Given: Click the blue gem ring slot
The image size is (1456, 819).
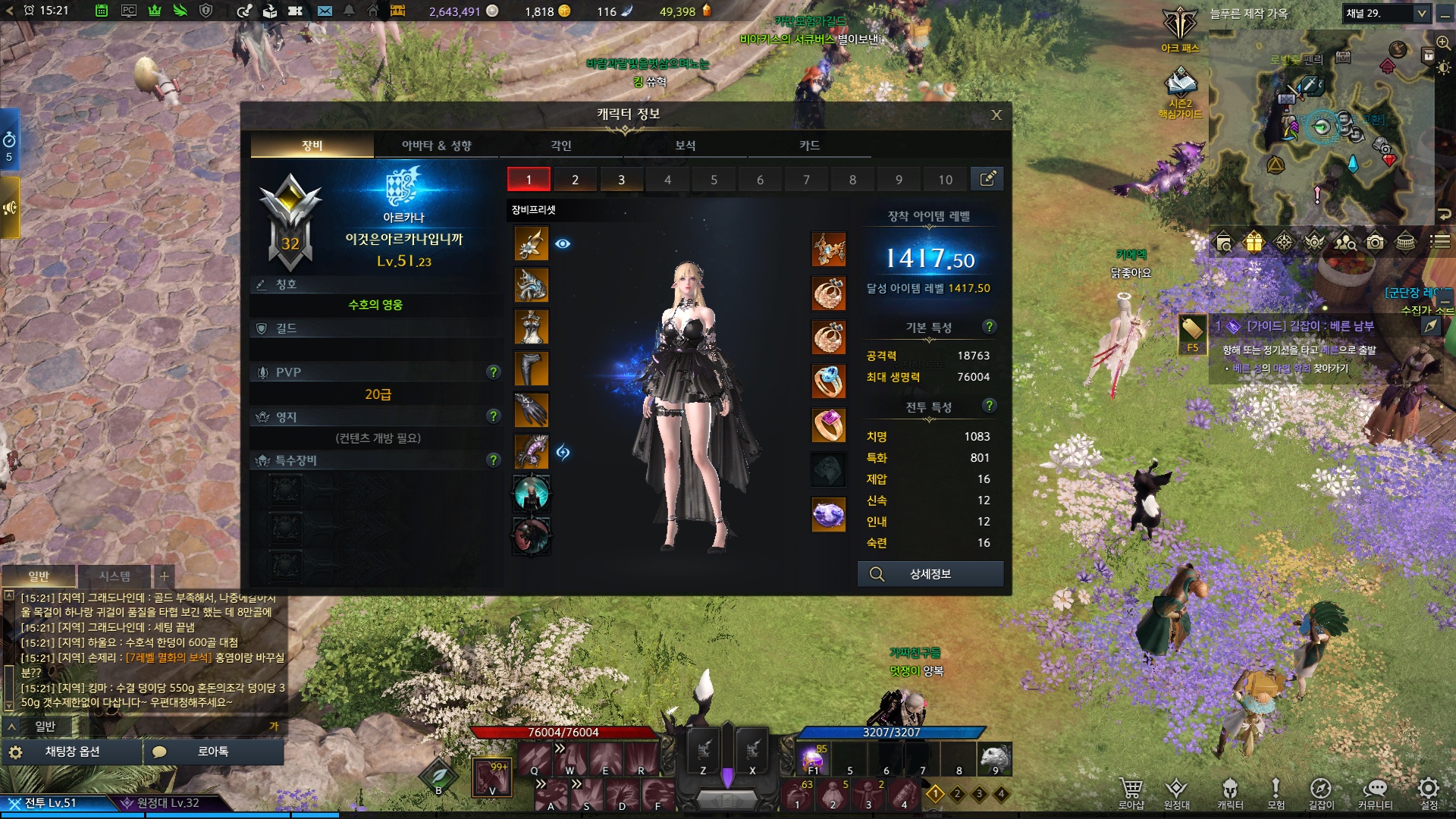Looking at the screenshot, I should [x=829, y=381].
